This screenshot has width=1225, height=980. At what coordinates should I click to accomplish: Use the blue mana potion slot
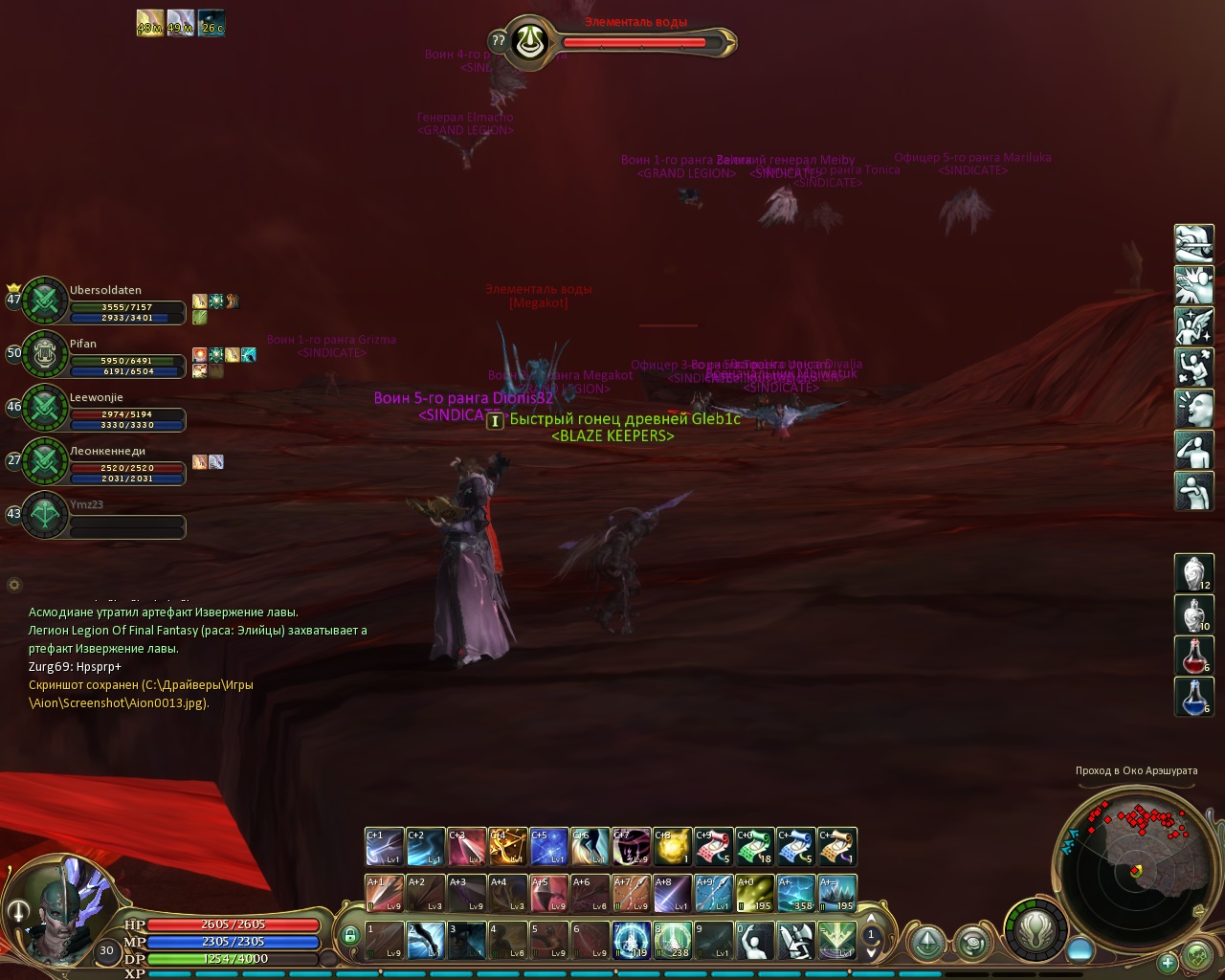coord(1193,697)
